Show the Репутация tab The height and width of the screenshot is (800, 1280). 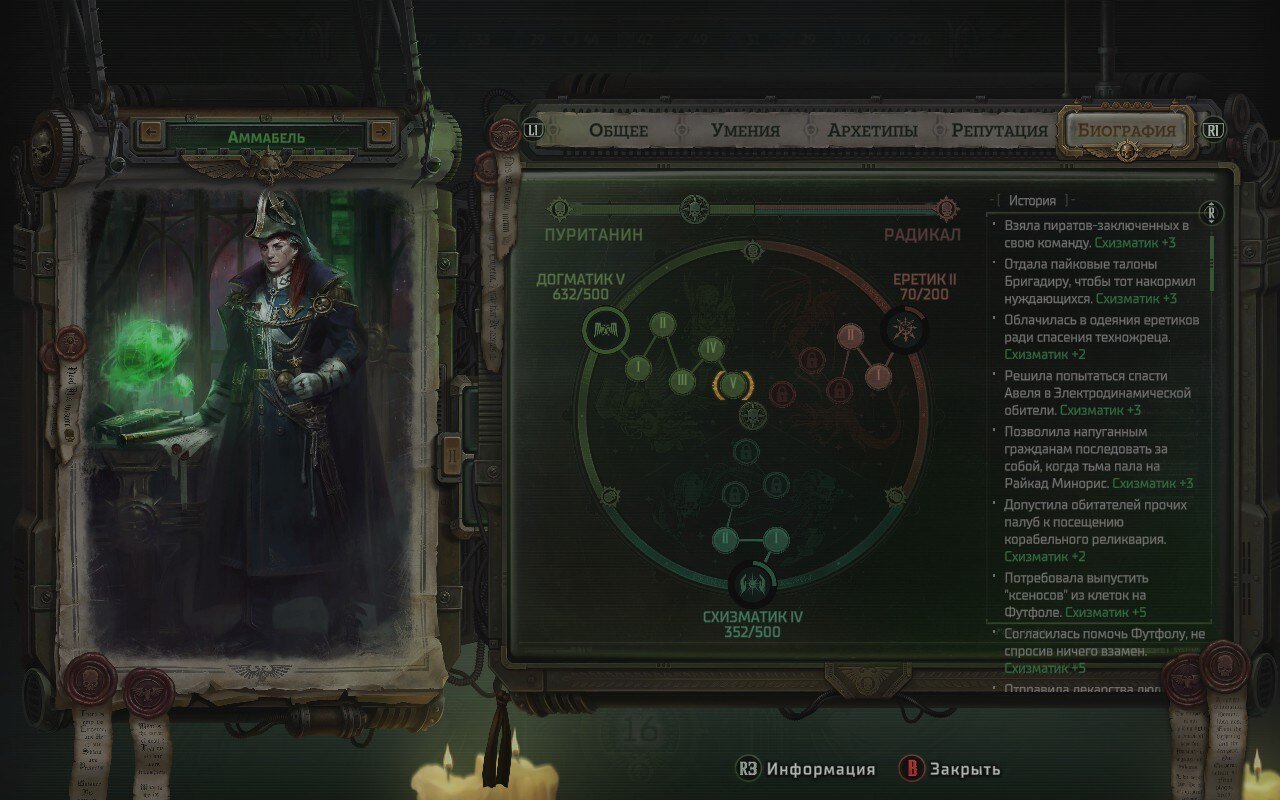click(999, 130)
